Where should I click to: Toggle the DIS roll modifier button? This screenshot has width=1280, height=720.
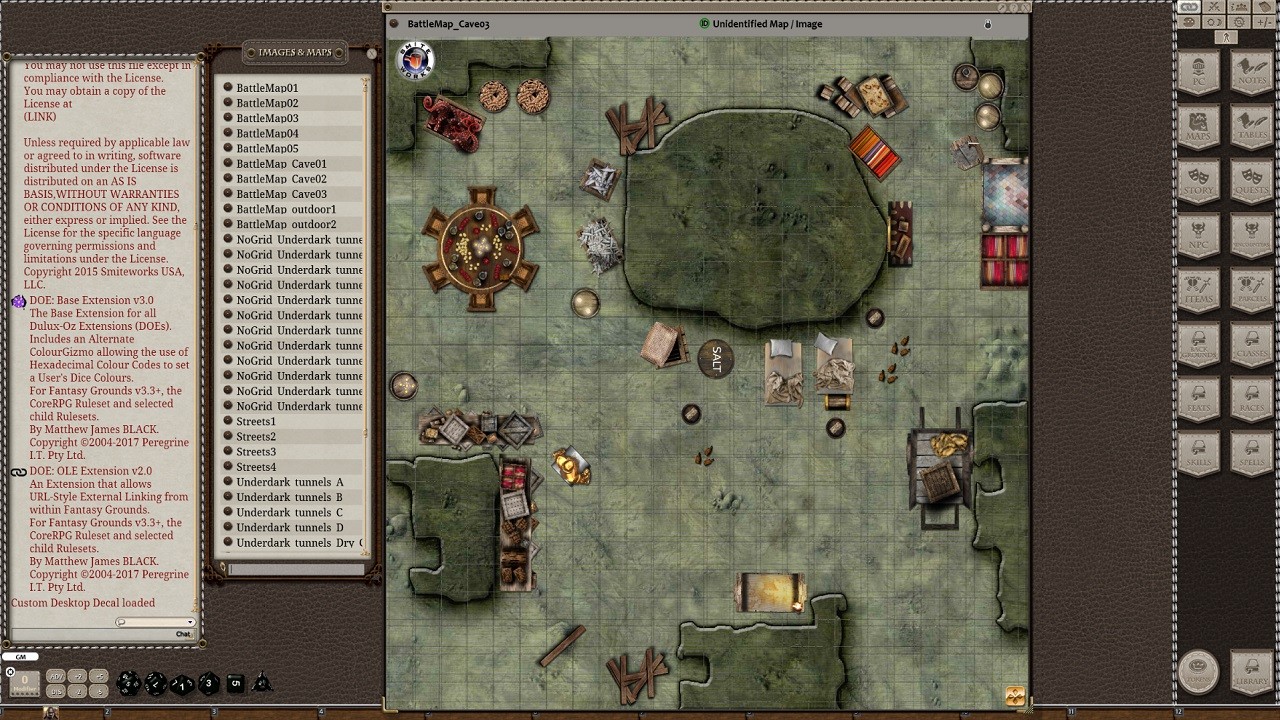pos(56,691)
